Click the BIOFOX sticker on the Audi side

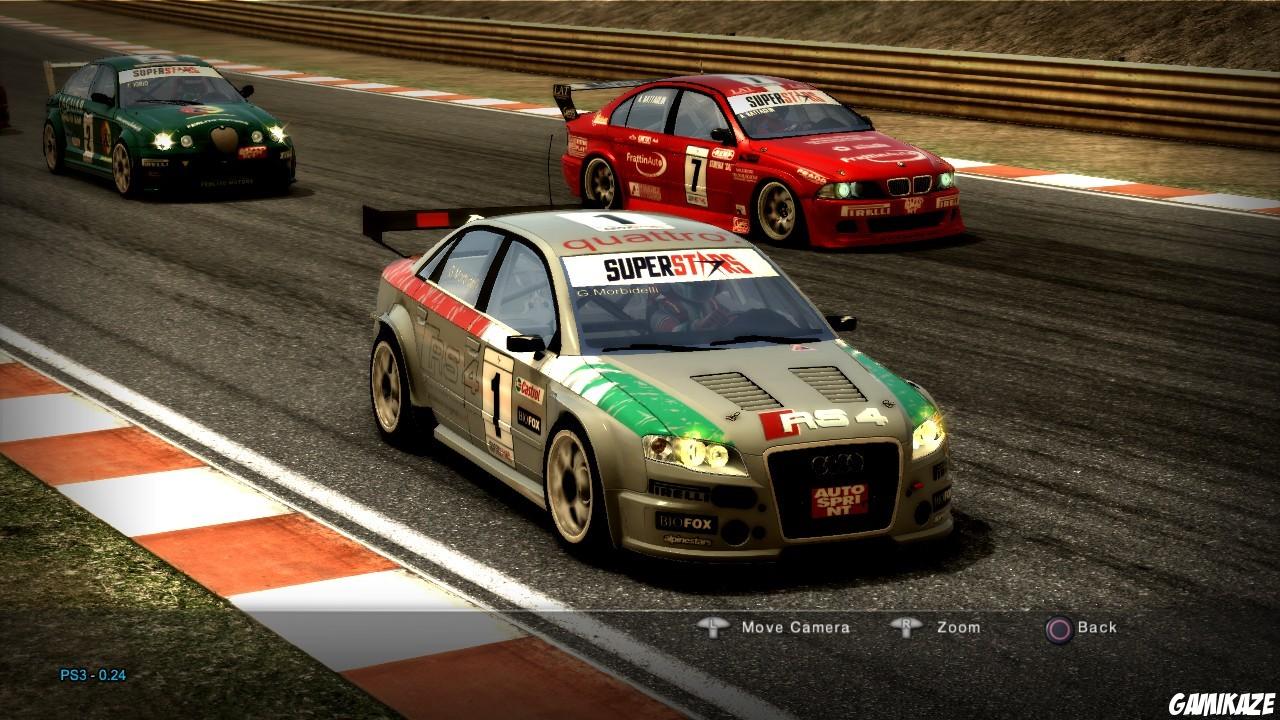[x=530, y=420]
